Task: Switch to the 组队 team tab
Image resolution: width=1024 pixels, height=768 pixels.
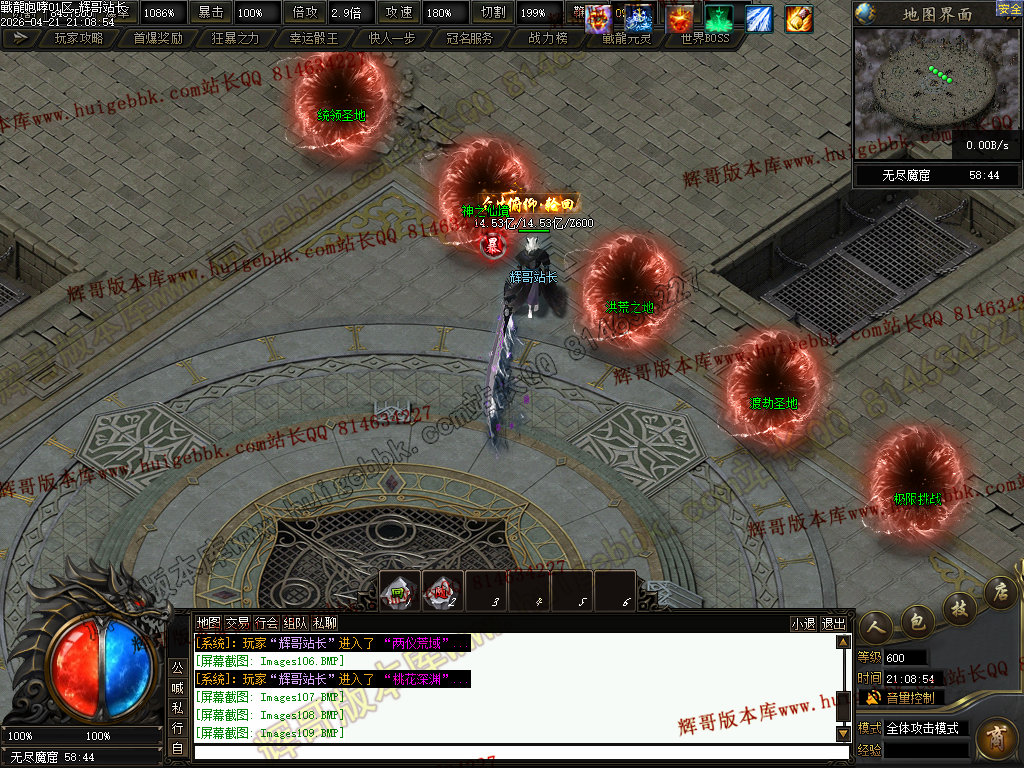Action: 295,623
